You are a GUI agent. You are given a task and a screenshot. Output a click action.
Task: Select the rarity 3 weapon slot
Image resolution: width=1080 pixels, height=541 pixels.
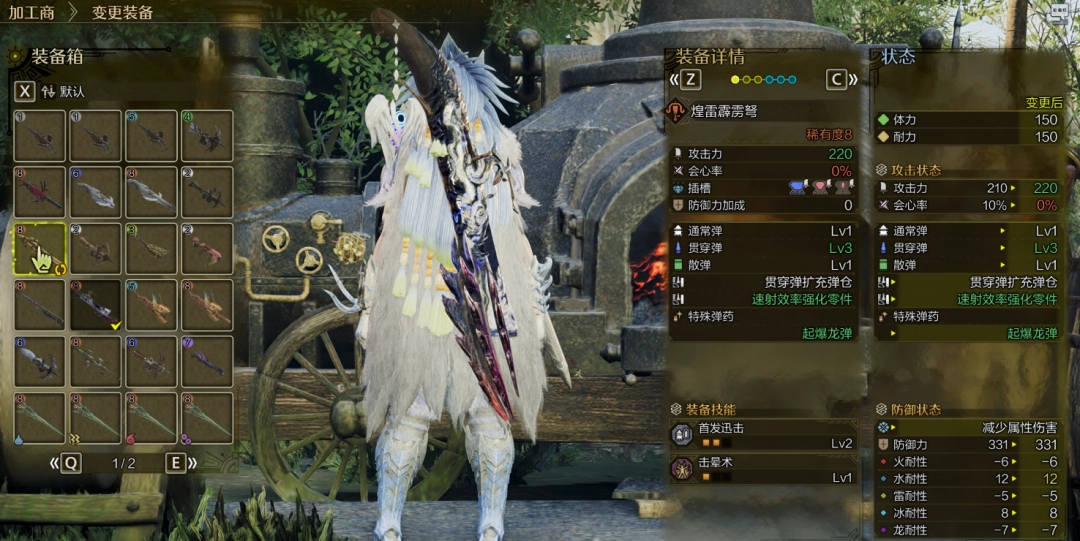tap(152, 249)
